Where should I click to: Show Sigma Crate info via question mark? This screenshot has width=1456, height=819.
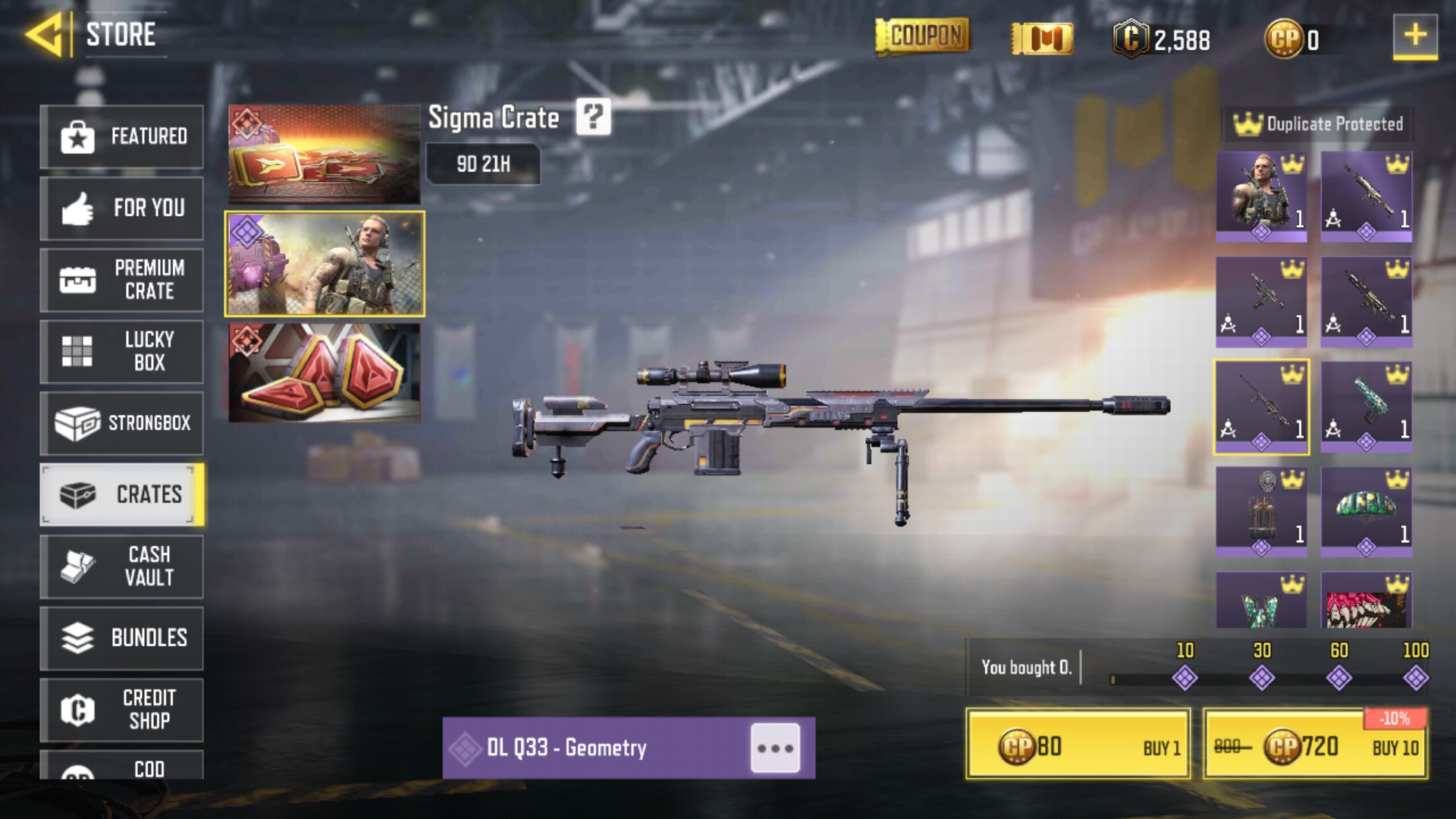tap(593, 118)
